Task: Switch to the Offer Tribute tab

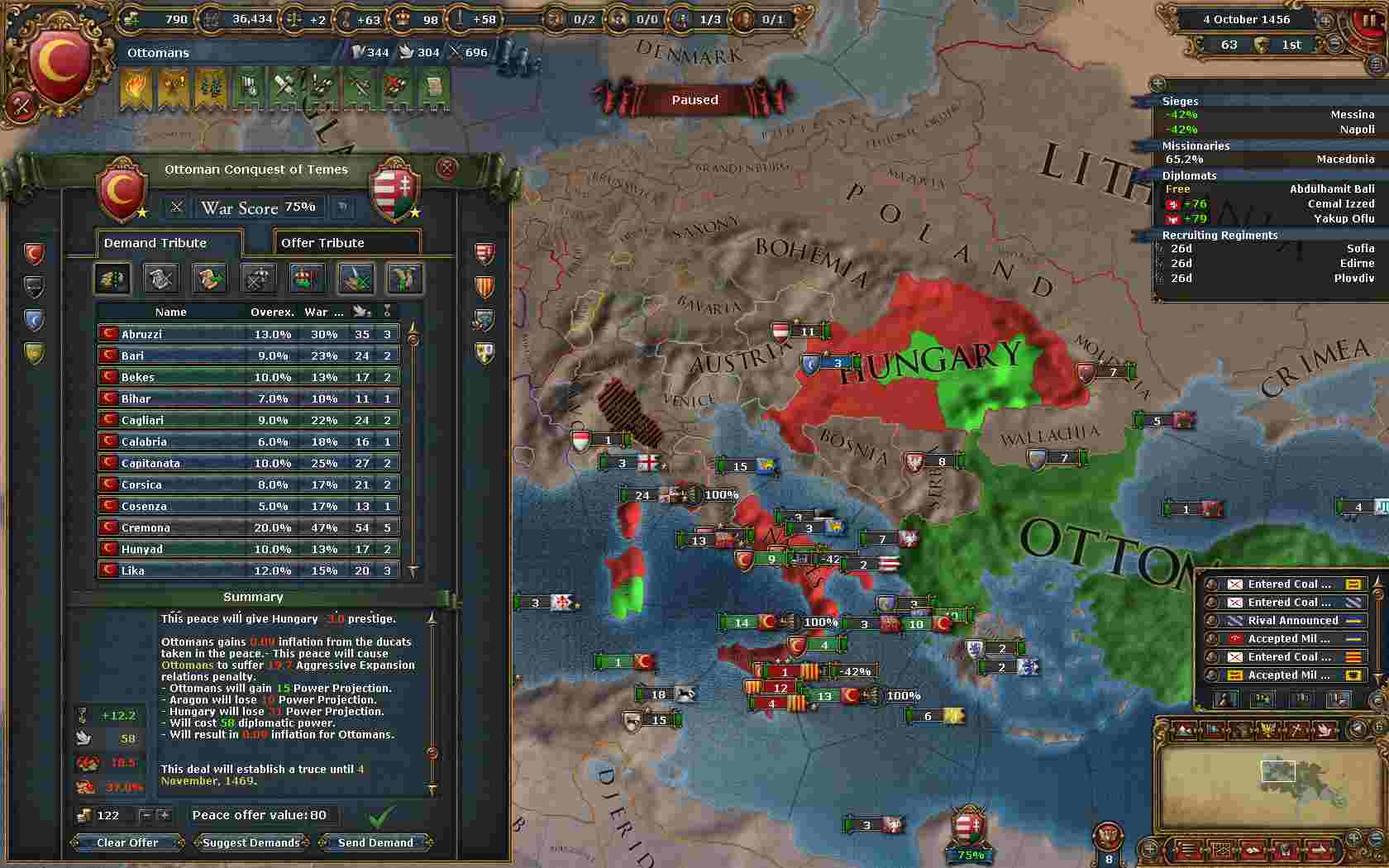Action: pos(346,243)
